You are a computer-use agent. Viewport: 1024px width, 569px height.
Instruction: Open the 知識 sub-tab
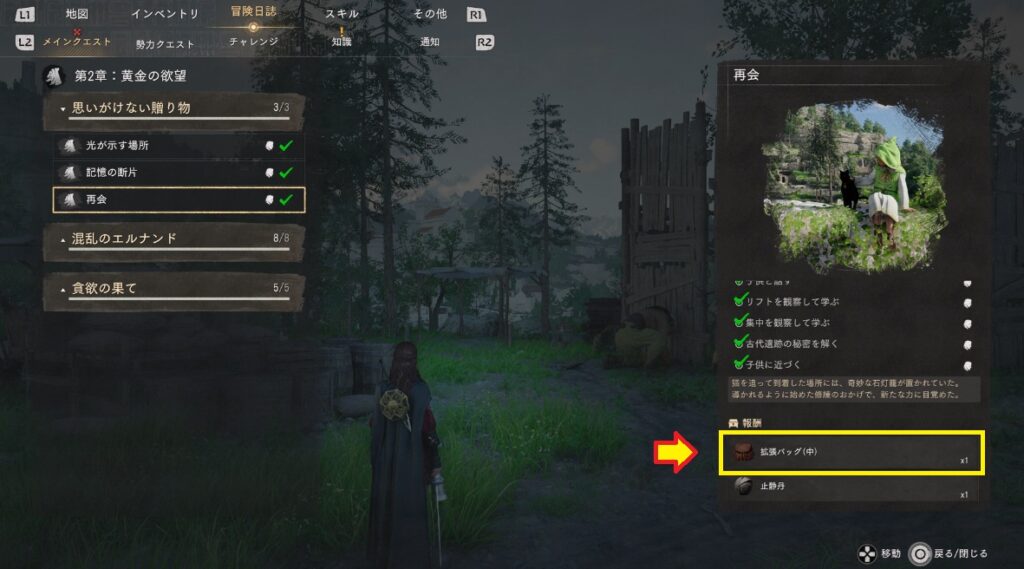pyautogui.click(x=342, y=42)
